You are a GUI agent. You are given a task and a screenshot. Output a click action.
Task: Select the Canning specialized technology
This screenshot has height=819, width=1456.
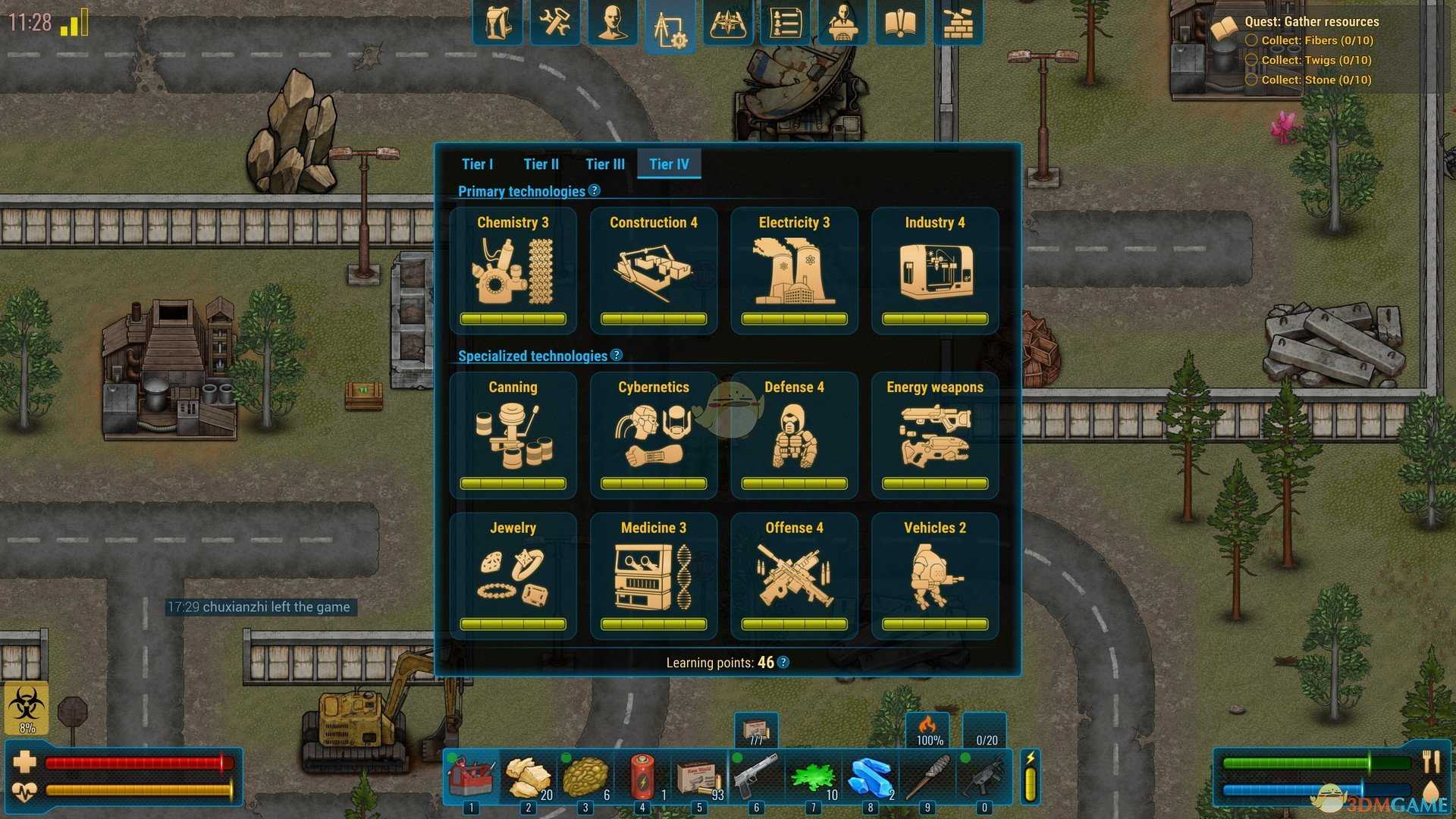tap(513, 435)
